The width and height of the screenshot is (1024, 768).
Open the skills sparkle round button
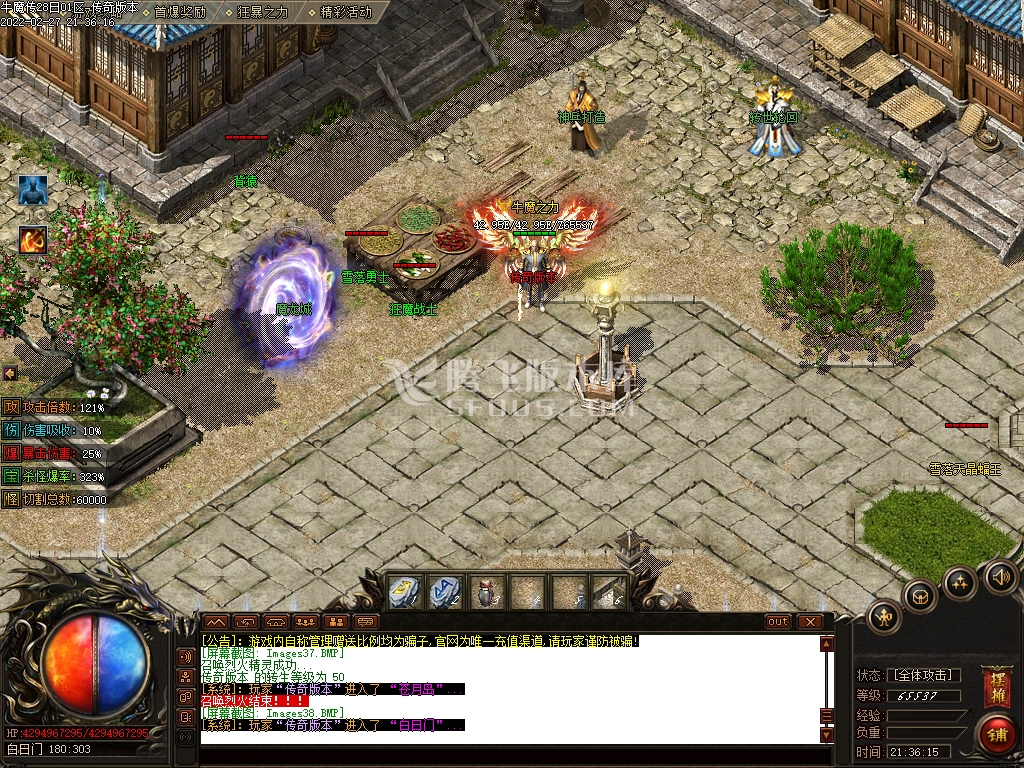pos(960,583)
